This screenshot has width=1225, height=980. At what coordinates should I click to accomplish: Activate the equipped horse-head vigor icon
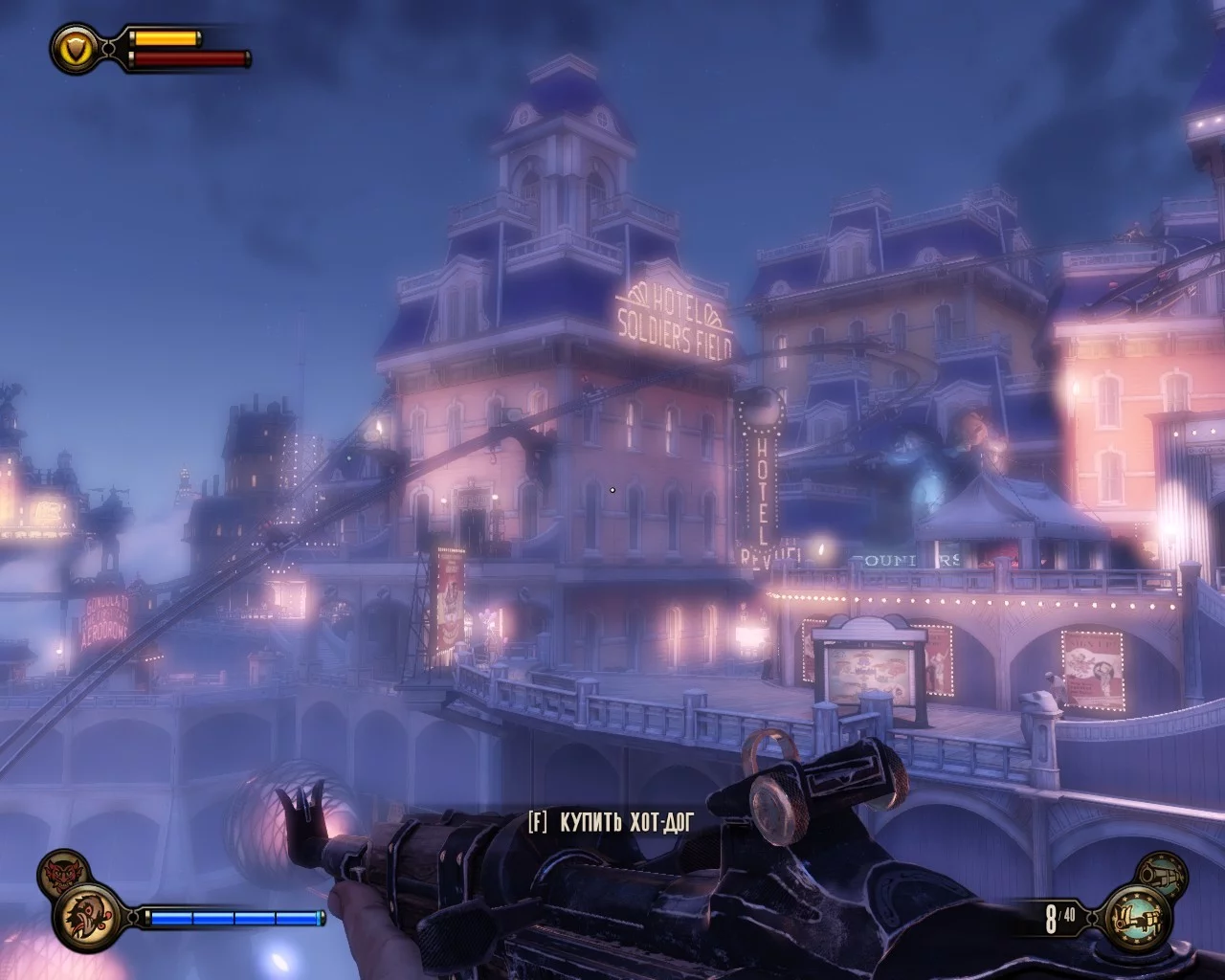click(87, 917)
